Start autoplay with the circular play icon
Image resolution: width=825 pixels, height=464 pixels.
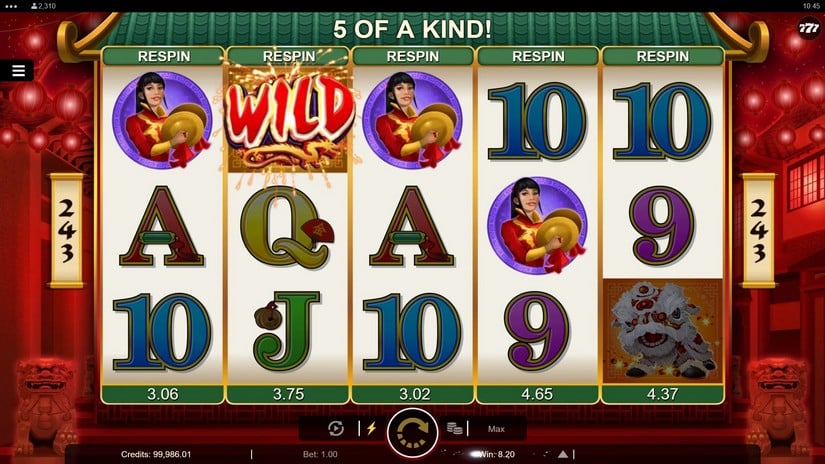coord(336,429)
